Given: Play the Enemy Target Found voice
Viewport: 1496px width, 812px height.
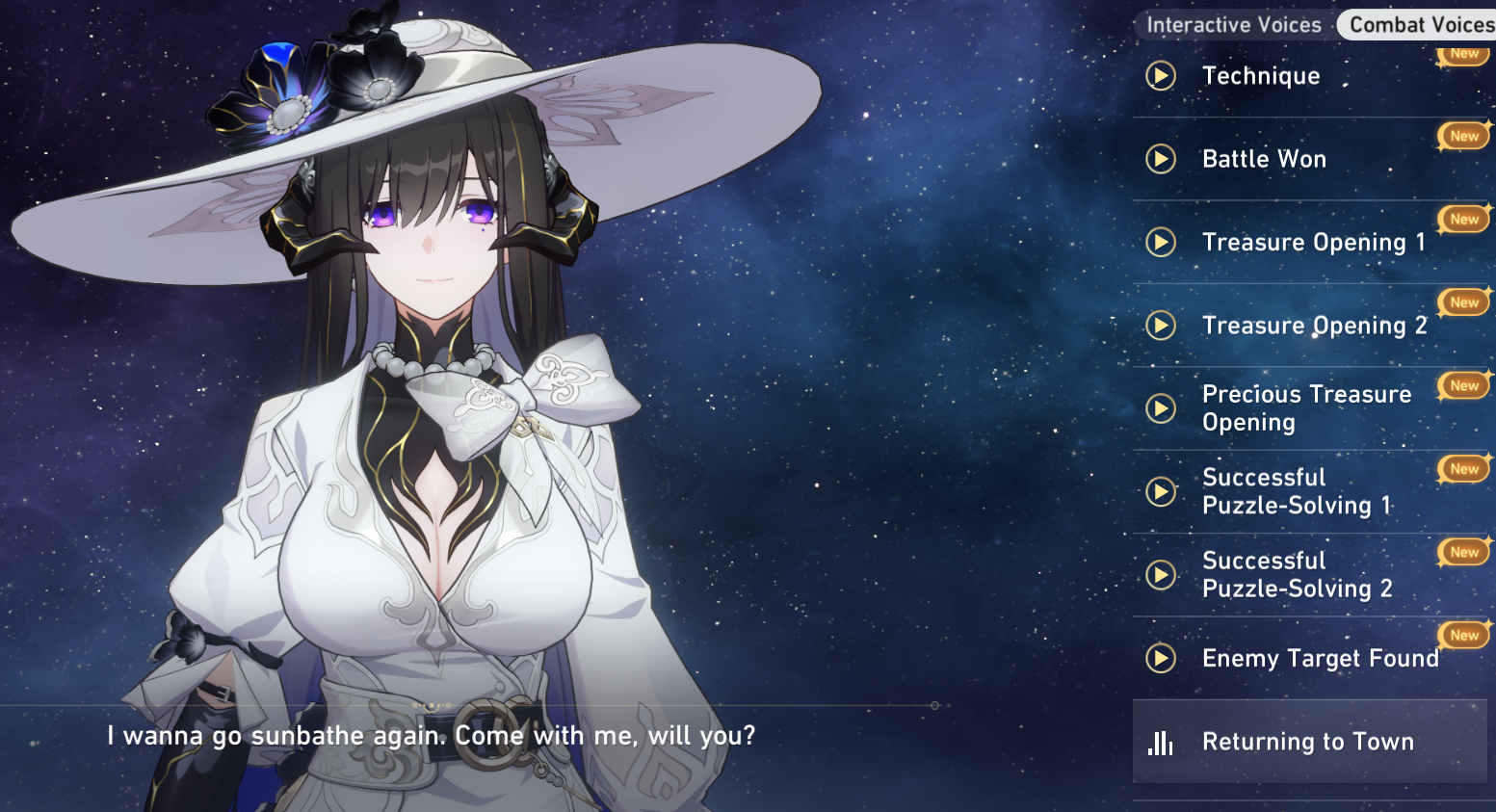Looking at the screenshot, I should [1161, 658].
